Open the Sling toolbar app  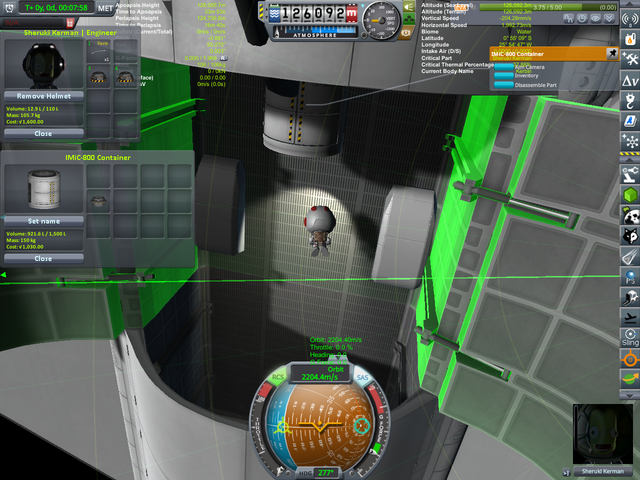click(x=630, y=339)
